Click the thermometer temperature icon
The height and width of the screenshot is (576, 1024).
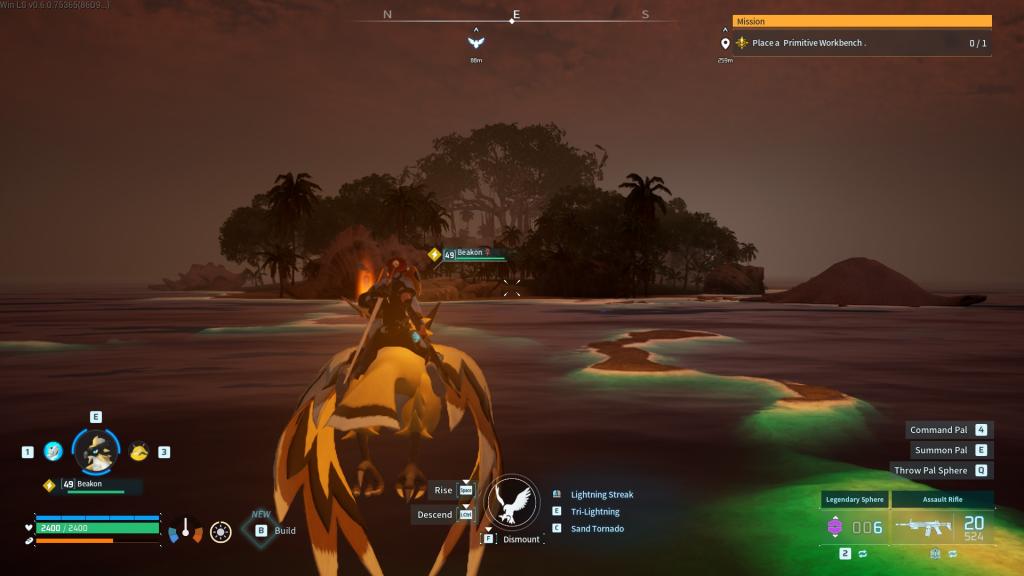[185, 530]
